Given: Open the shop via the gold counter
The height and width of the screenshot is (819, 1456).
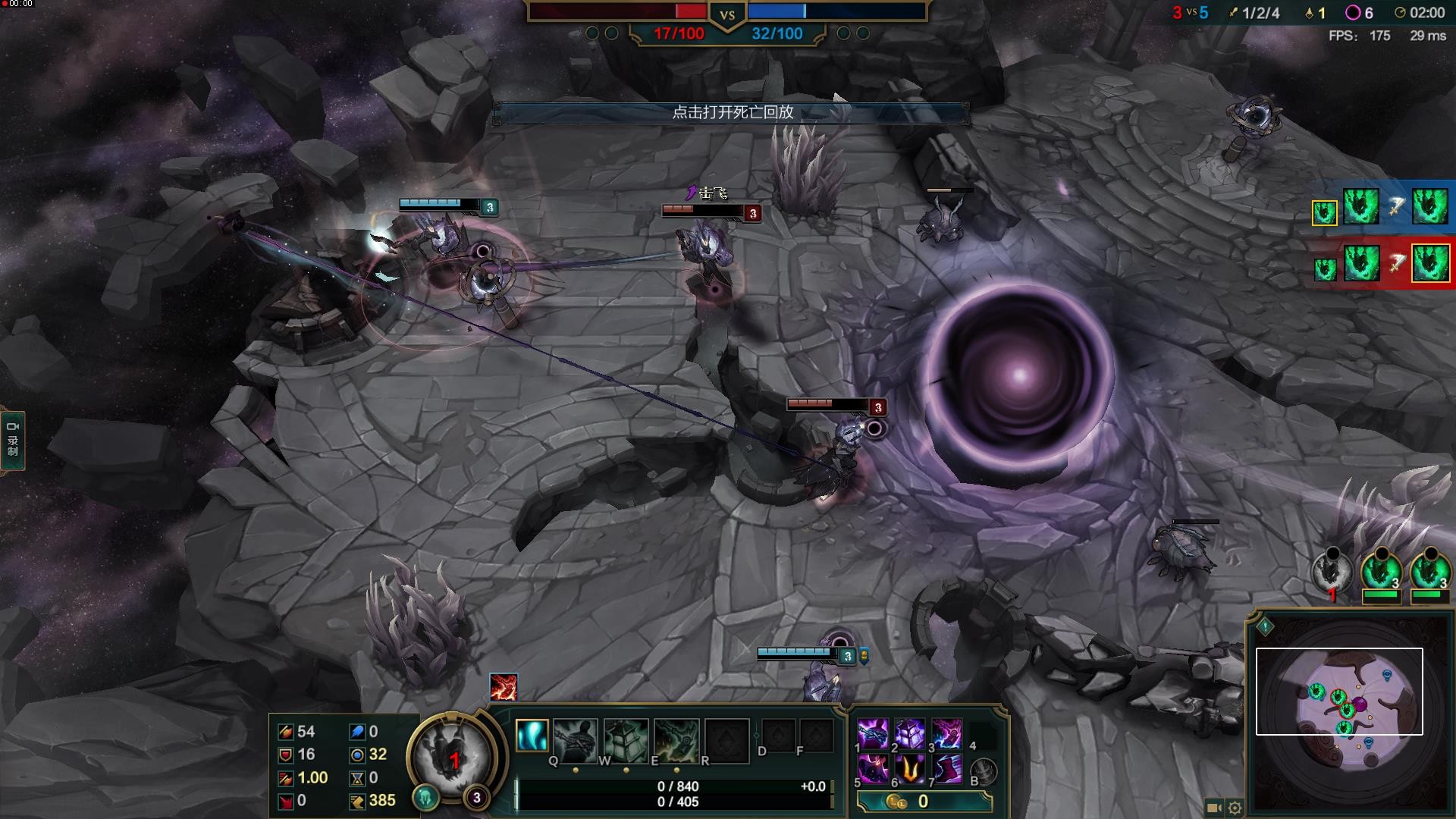Looking at the screenshot, I should [x=924, y=802].
